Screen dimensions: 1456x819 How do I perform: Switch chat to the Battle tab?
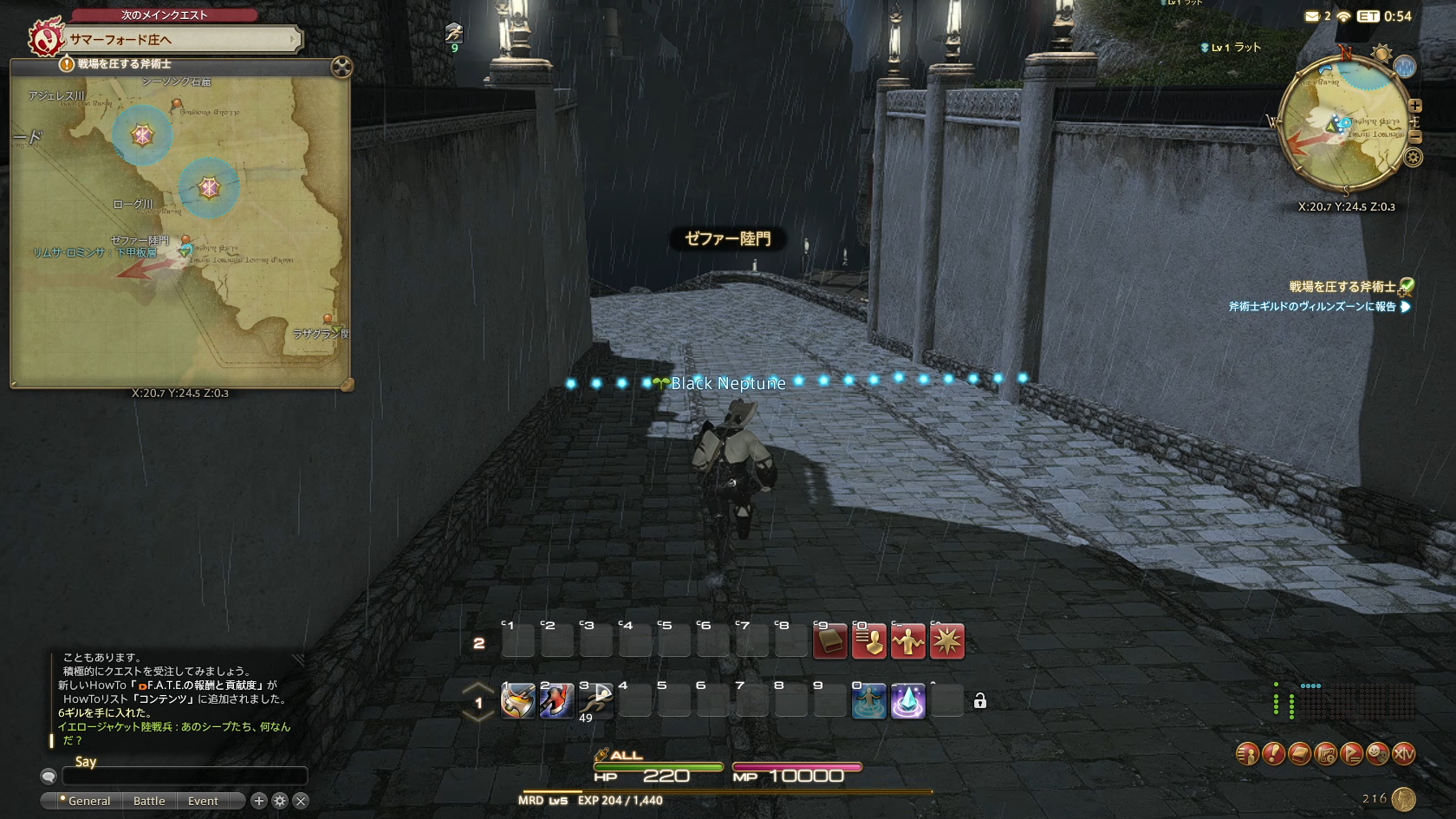pyautogui.click(x=149, y=801)
